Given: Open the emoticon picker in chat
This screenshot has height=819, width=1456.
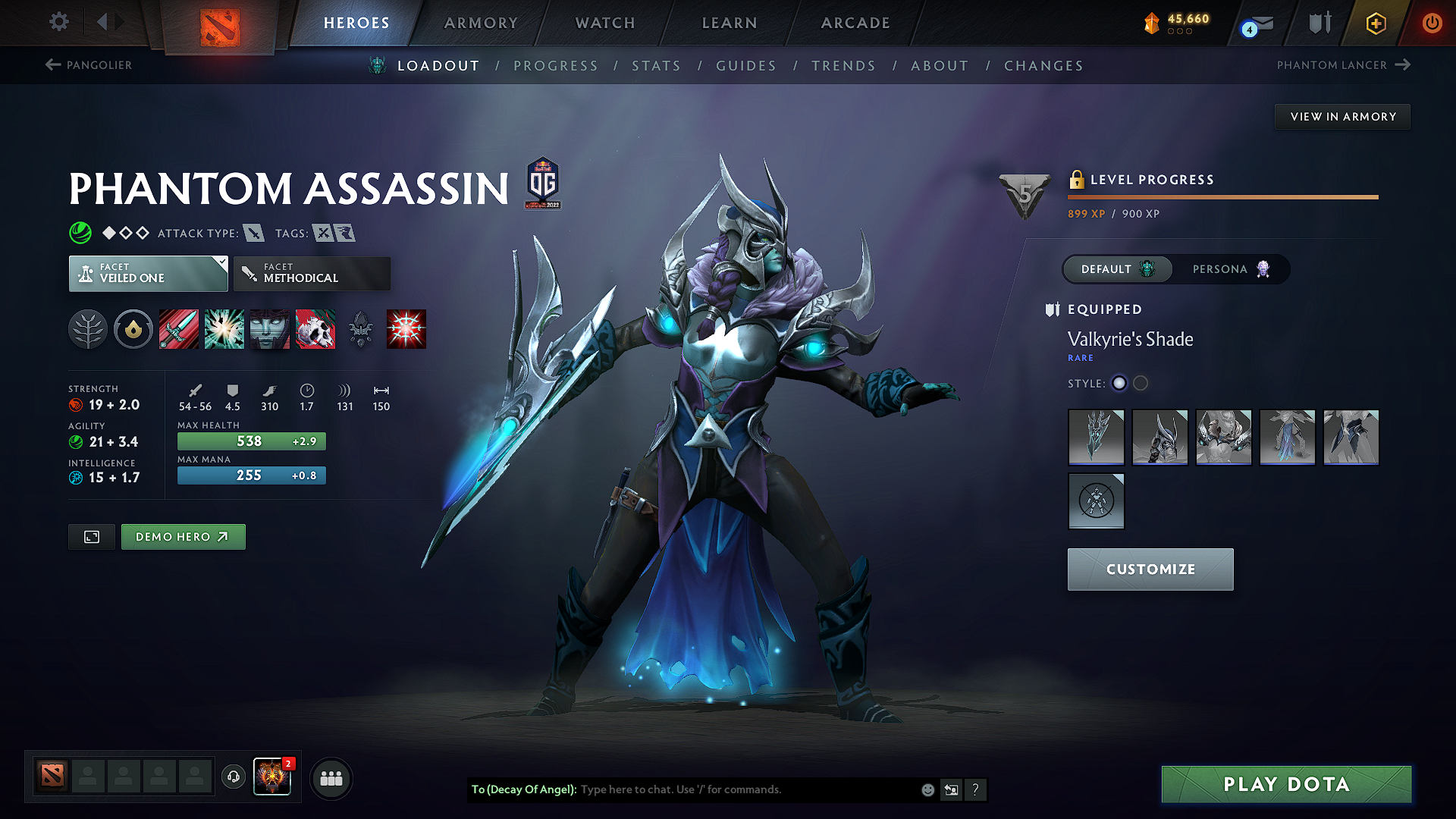Looking at the screenshot, I should coord(927,789).
